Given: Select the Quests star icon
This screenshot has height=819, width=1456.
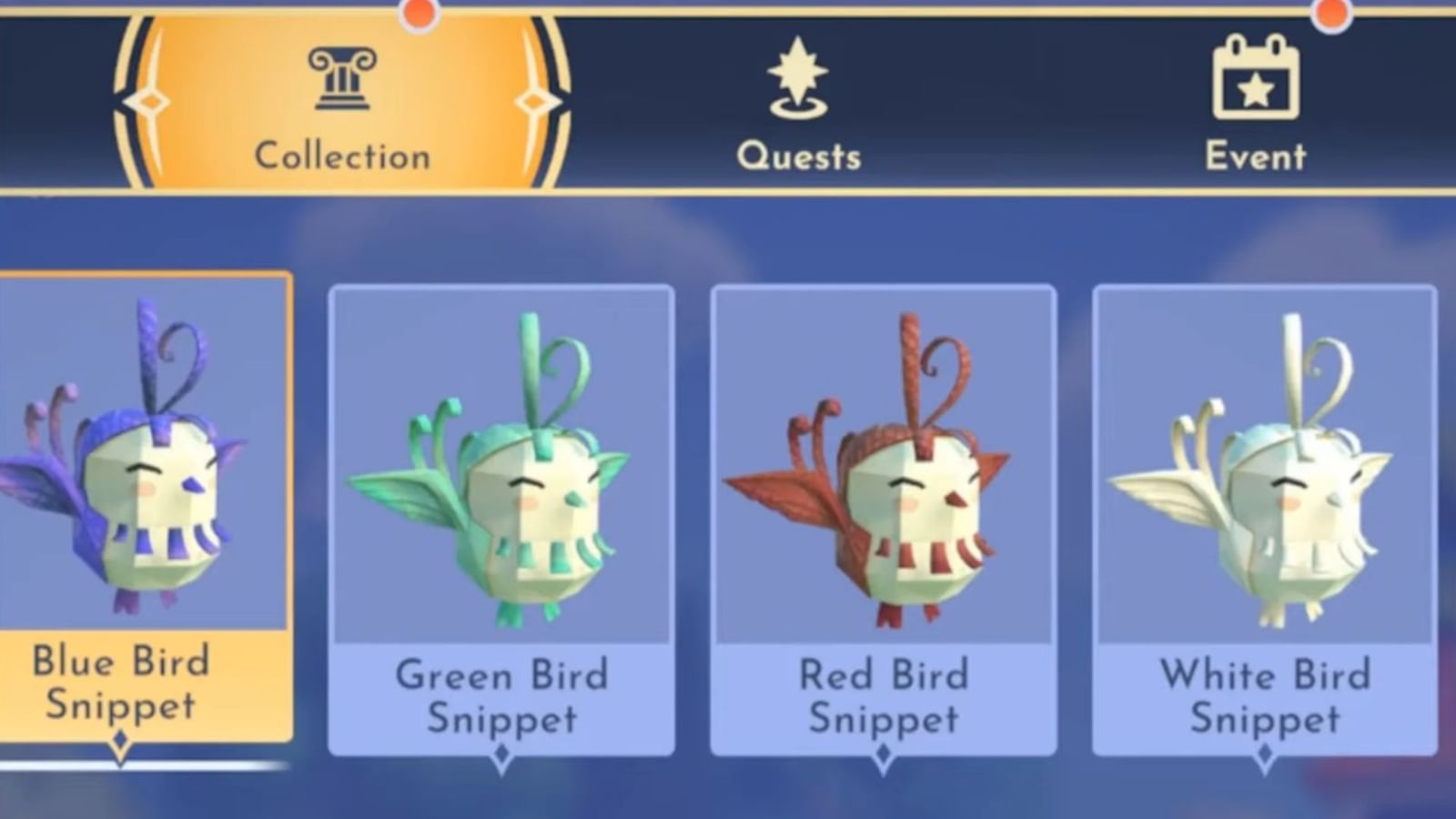Looking at the screenshot, I should click(x=797, y=77).
